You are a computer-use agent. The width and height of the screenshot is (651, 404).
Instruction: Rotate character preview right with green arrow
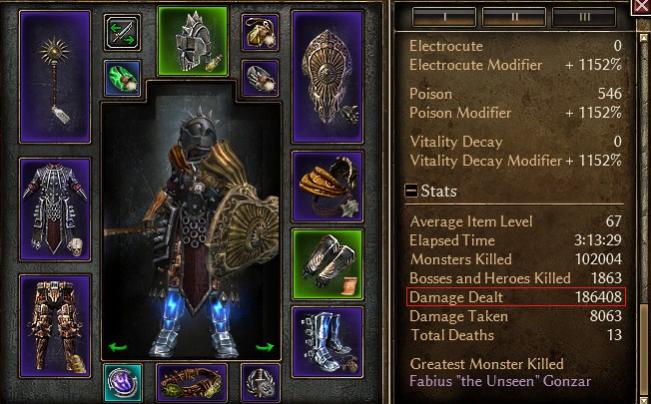point(265,347)
